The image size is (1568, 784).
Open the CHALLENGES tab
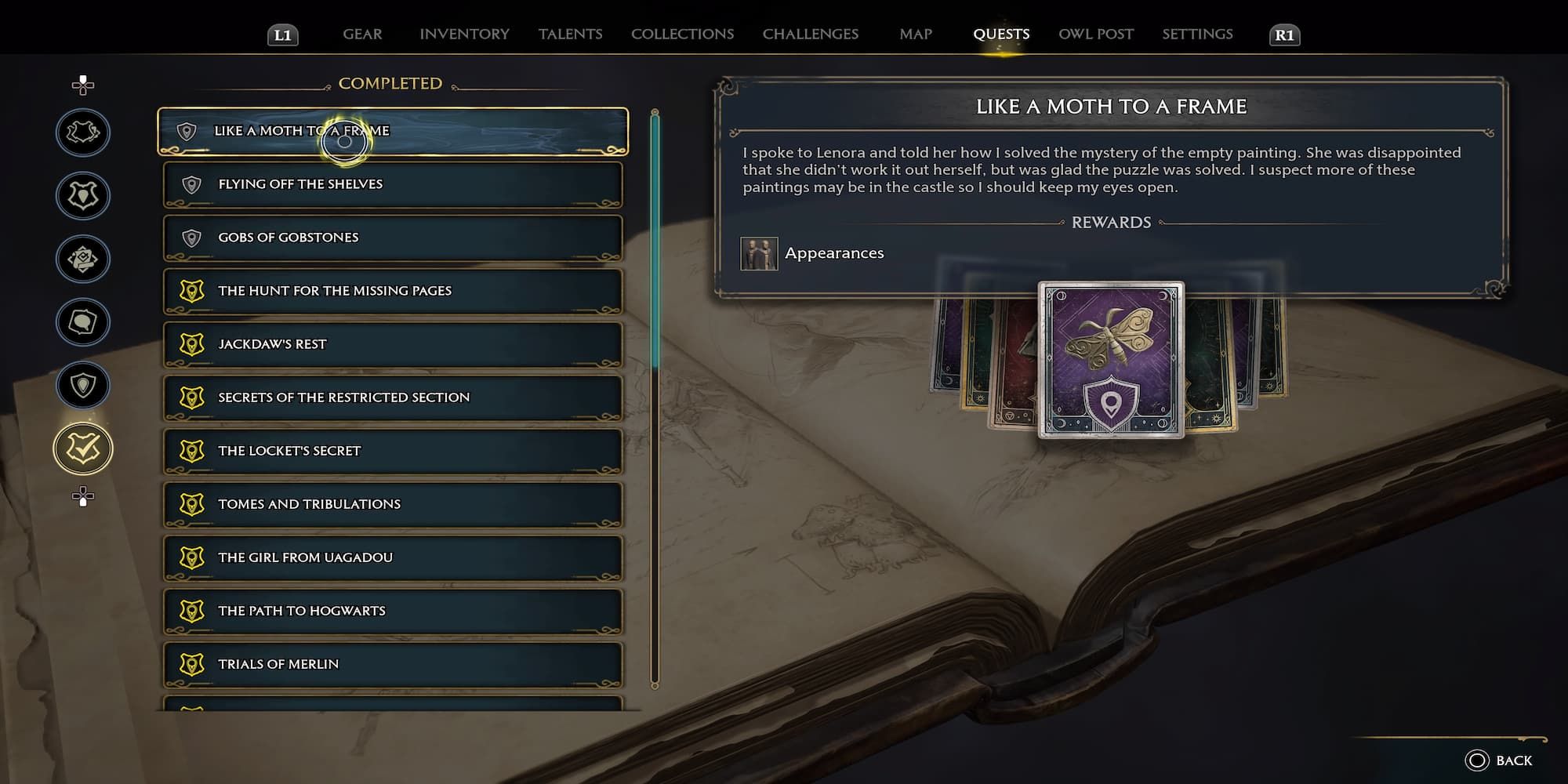[809, 34]
